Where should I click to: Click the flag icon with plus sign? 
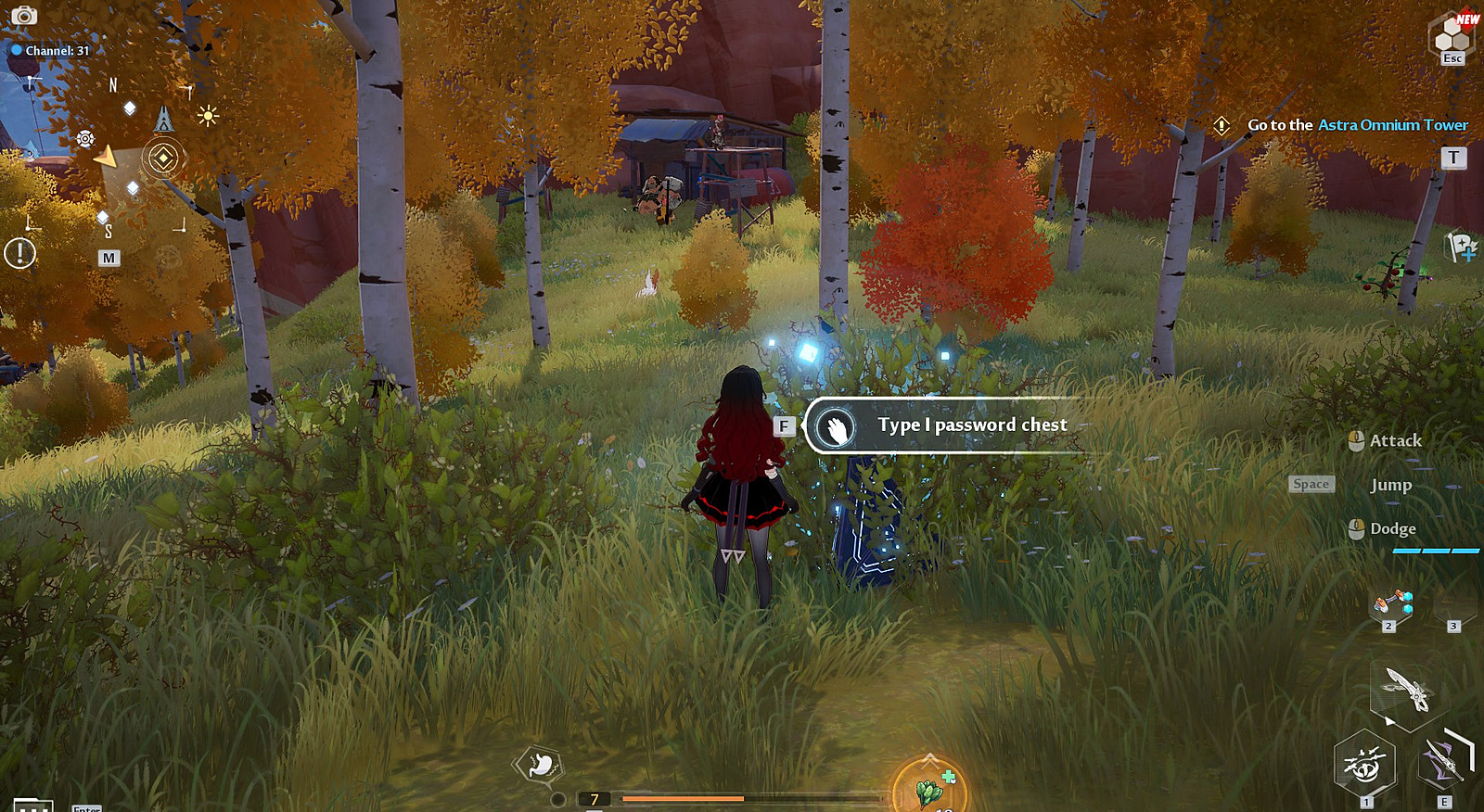[1462, 247]
